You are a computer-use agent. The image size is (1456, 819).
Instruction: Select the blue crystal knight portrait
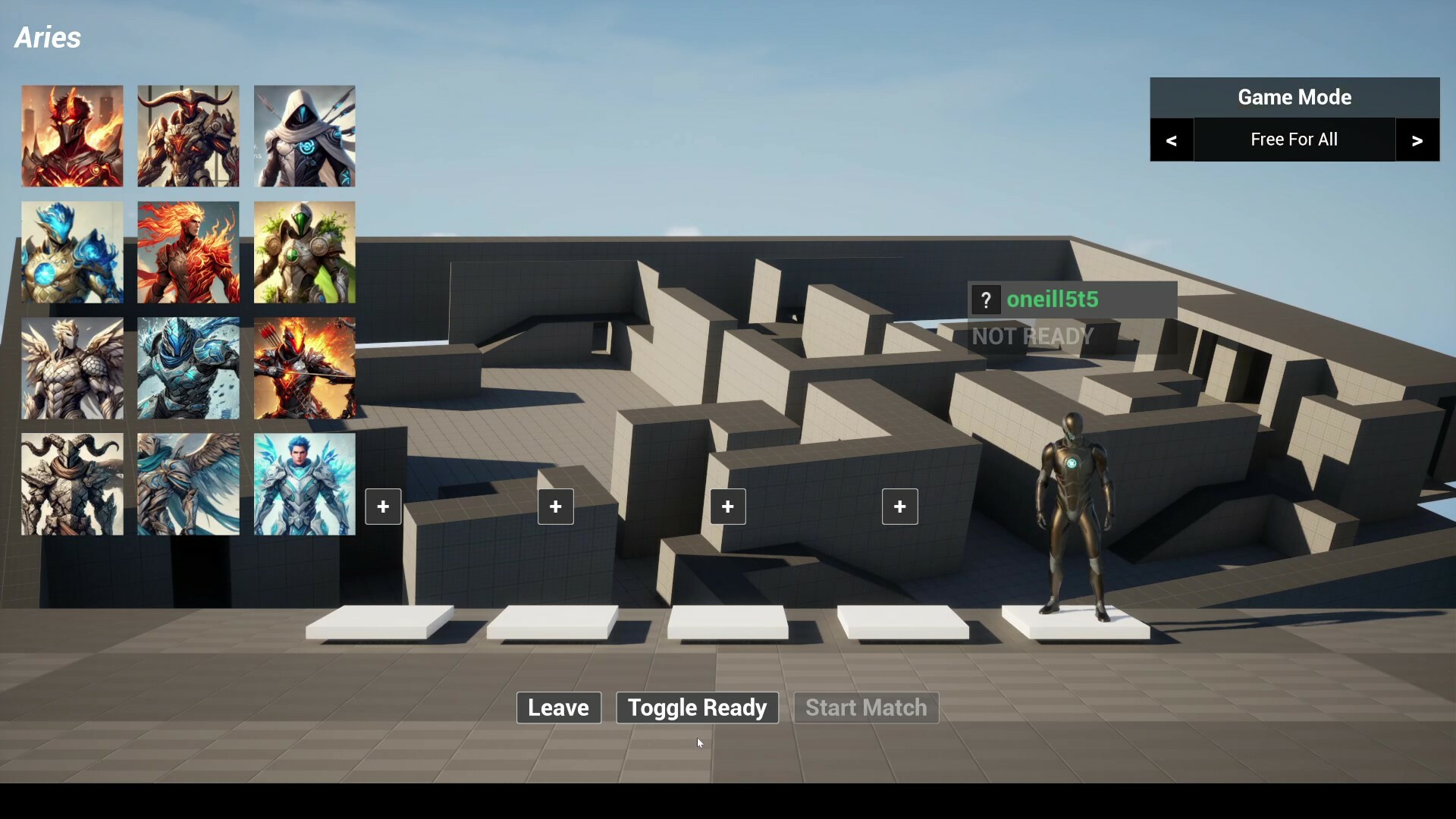point(188,369)
